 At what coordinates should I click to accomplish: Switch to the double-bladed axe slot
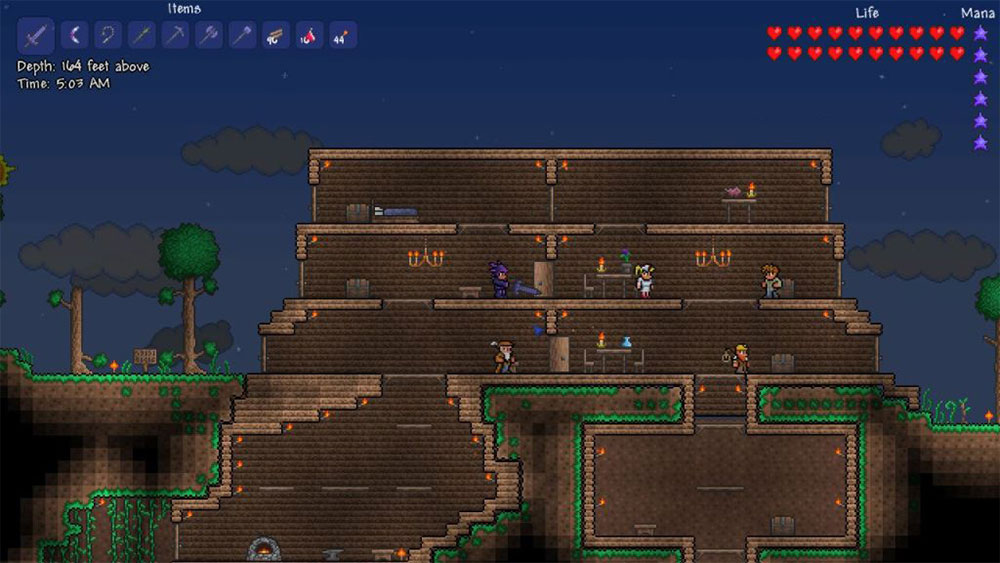210,36
